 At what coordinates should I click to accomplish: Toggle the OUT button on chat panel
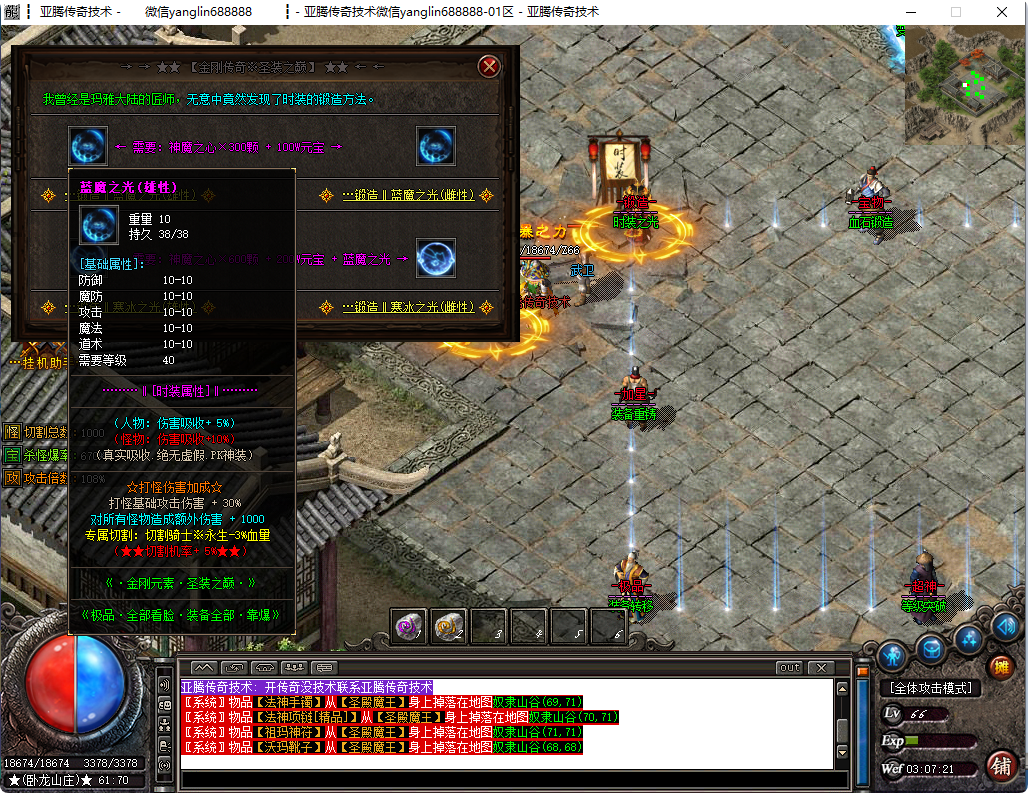pos(789,668)
